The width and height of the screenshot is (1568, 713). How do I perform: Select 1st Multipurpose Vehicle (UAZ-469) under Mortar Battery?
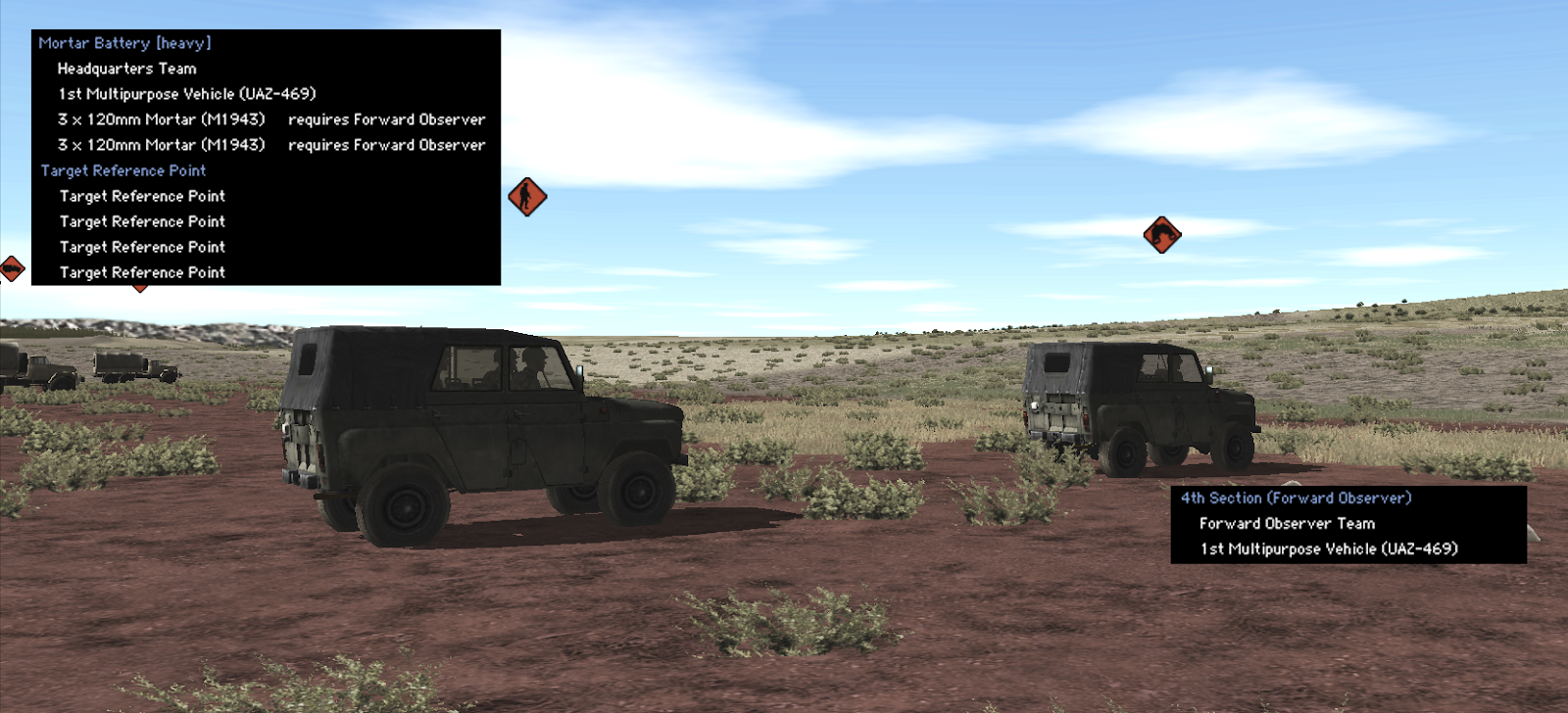click(186, 94)
